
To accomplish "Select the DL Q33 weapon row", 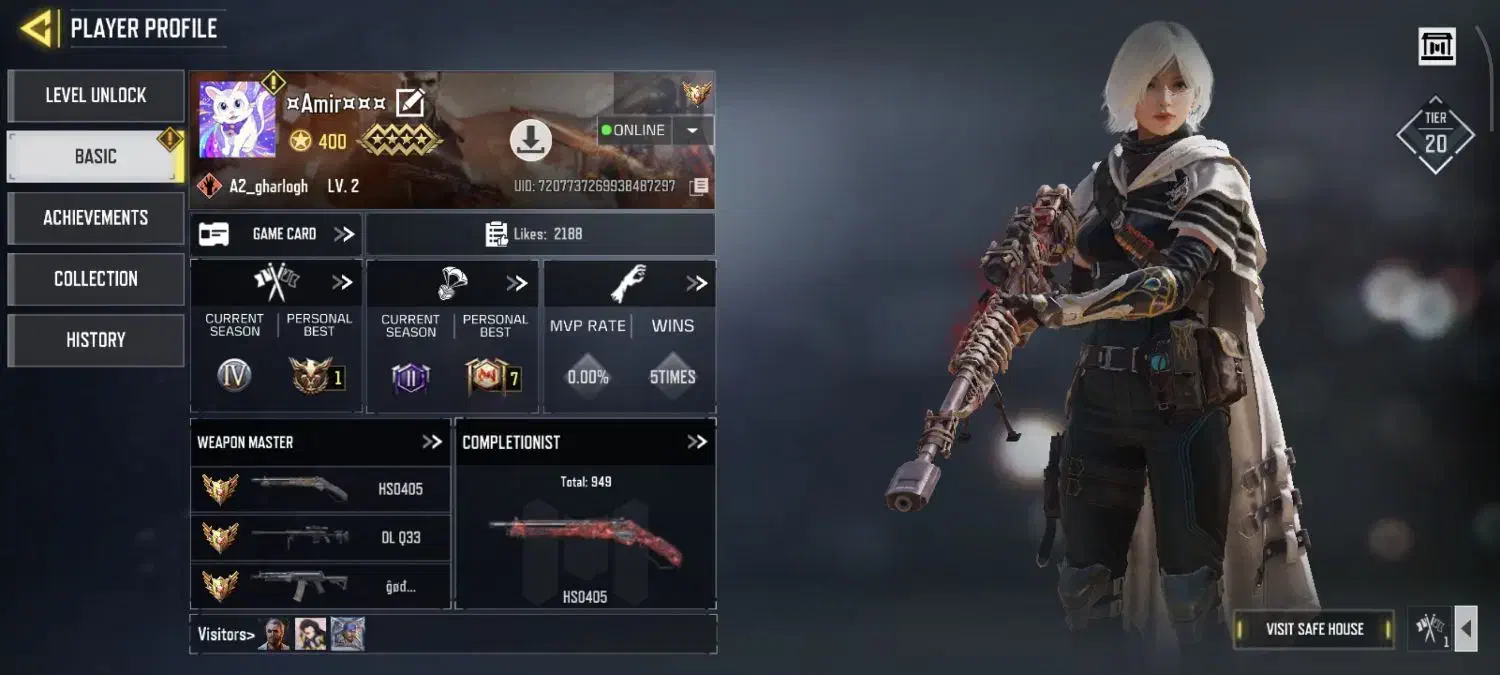I will coord(320,537).
